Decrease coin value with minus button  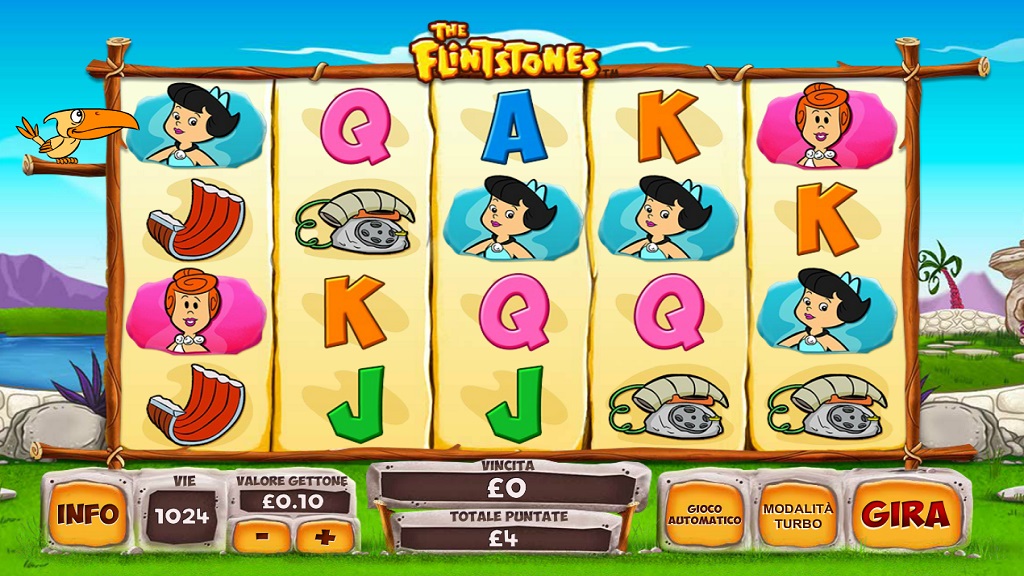(x=262, y=535)
